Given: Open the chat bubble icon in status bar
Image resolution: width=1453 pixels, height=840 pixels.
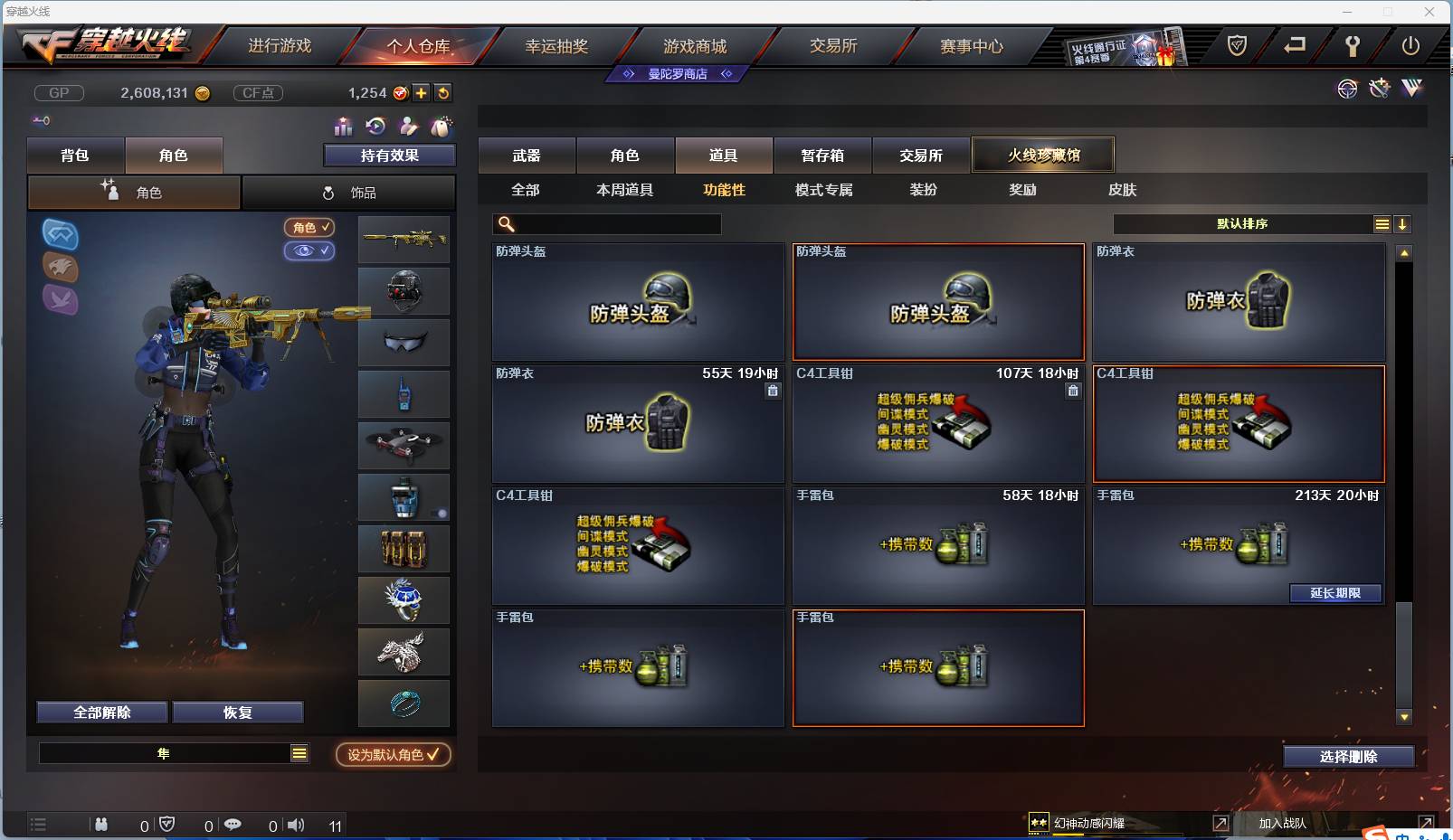Looking at the screenshot, I should [x=233, y=825].
